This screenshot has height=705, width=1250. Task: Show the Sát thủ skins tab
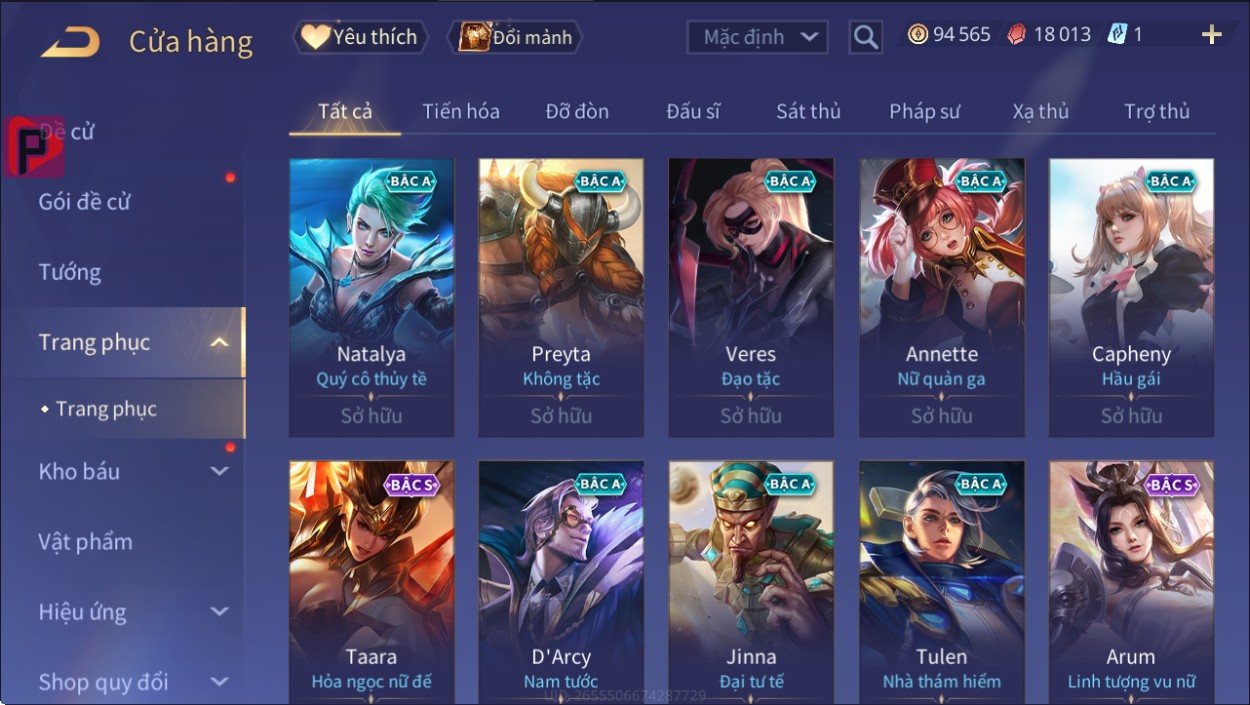[808, 111]
